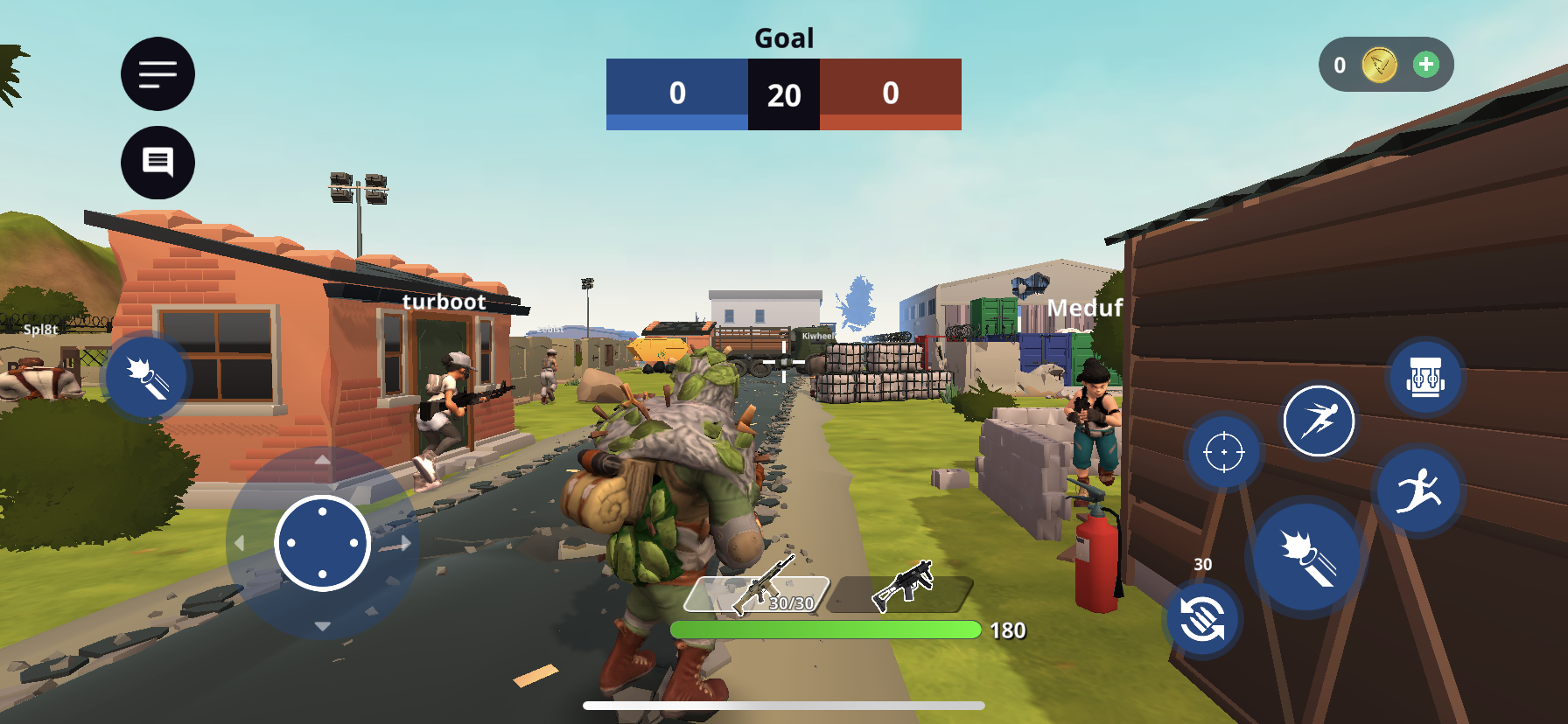
Task: Aim down sights with the crosshair button
Action: [1224, 452]
